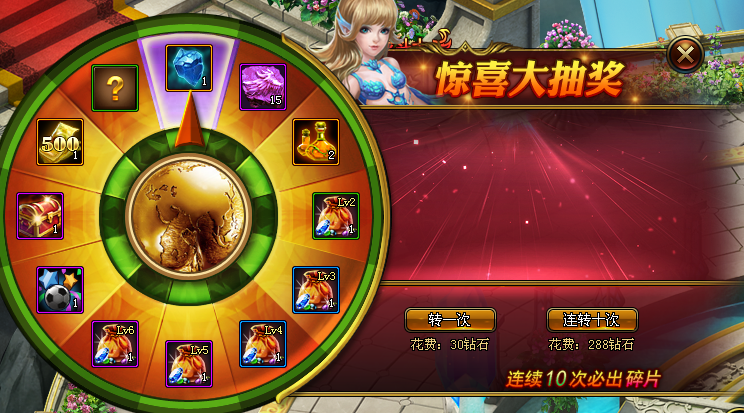Click the golden globe wheel center

pos(188,216)
